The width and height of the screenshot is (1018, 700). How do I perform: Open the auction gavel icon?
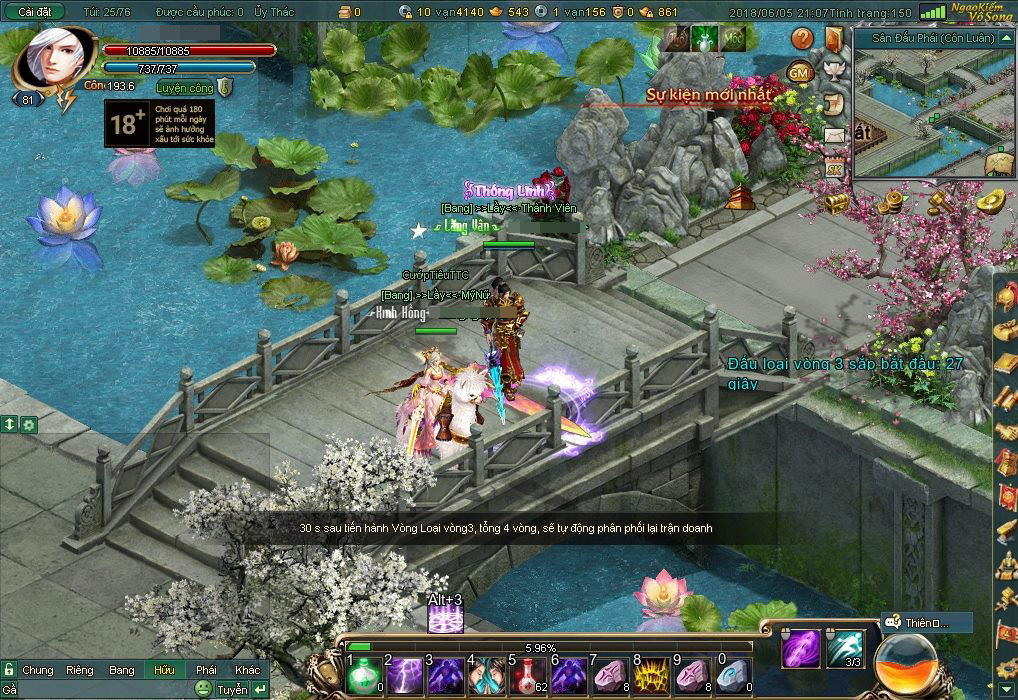[x=940, y=201]
